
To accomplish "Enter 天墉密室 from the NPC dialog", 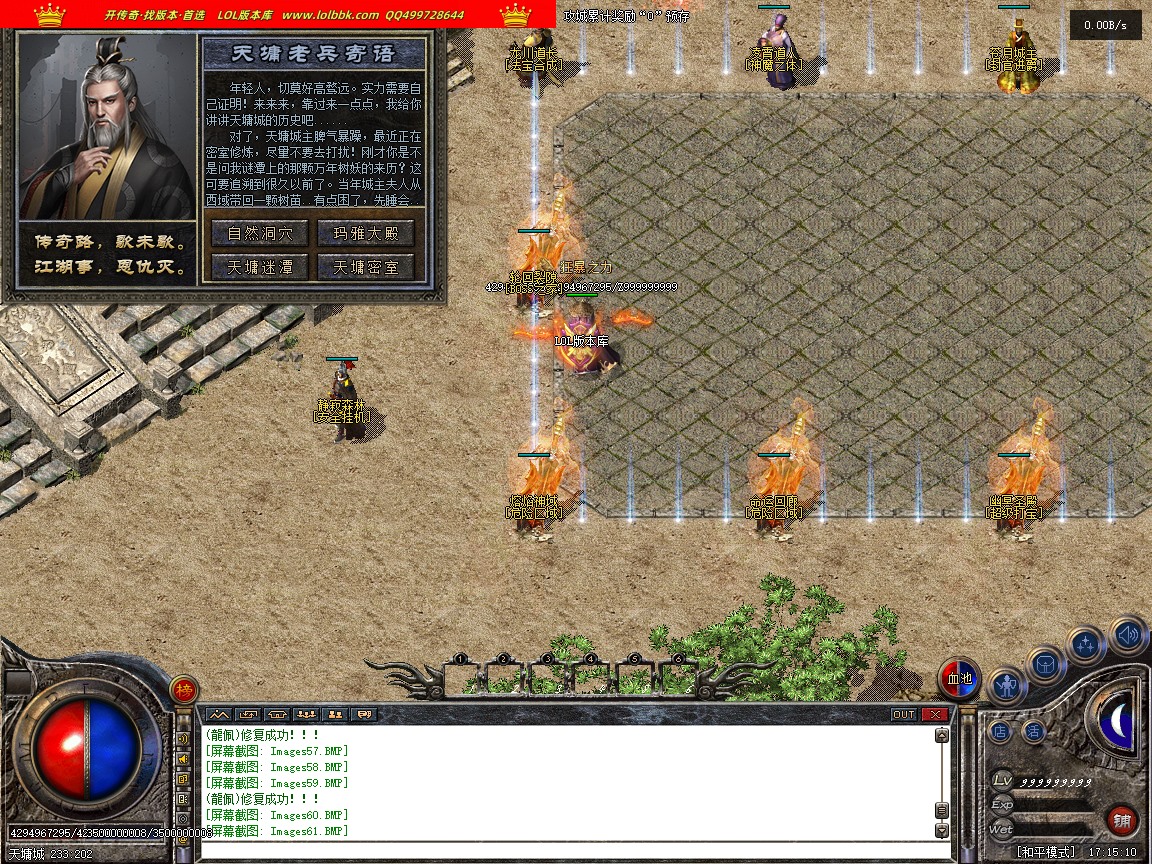I will [x=365, y=267].
